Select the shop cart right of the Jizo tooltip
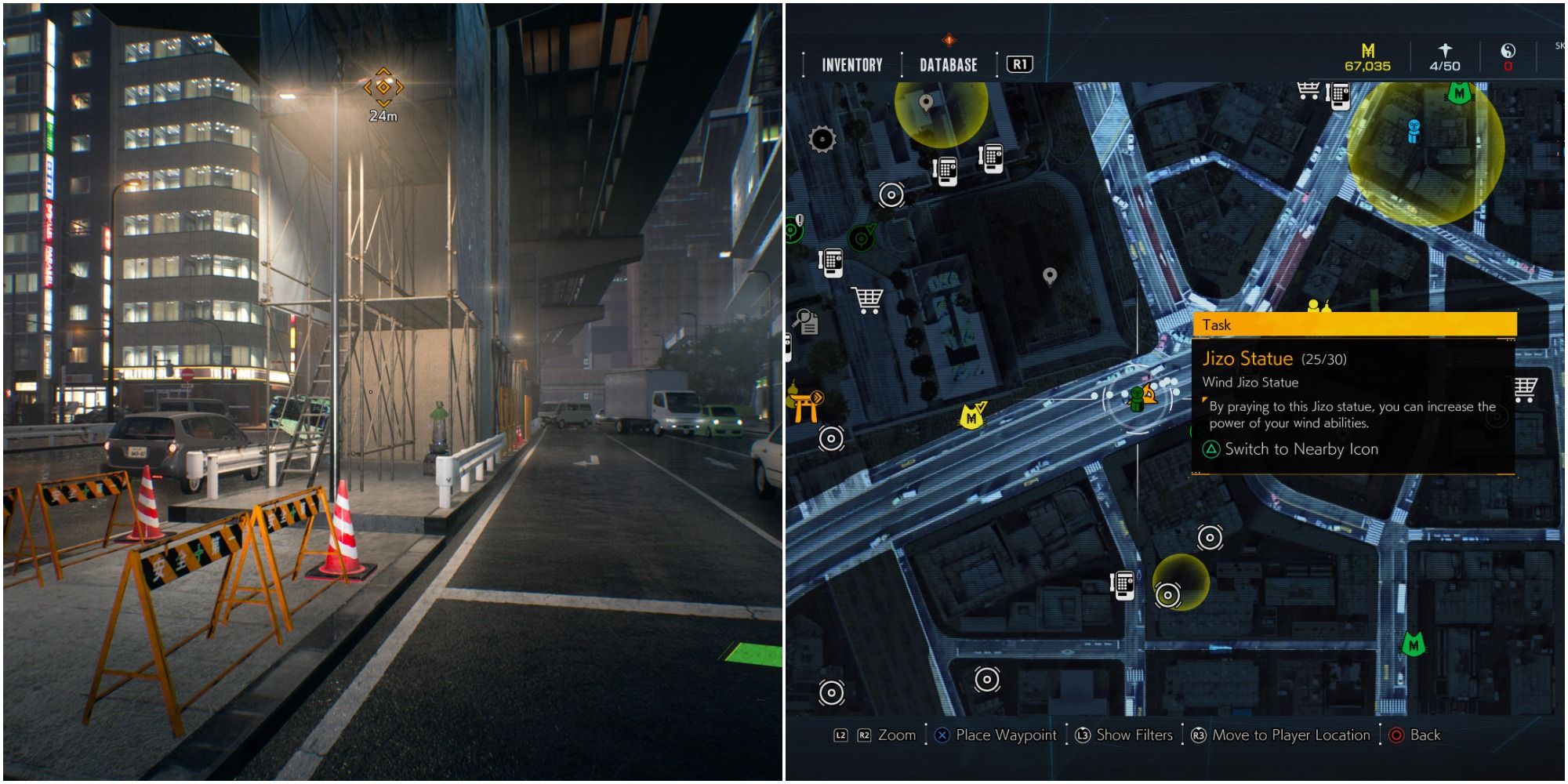 pos(1526,388)
